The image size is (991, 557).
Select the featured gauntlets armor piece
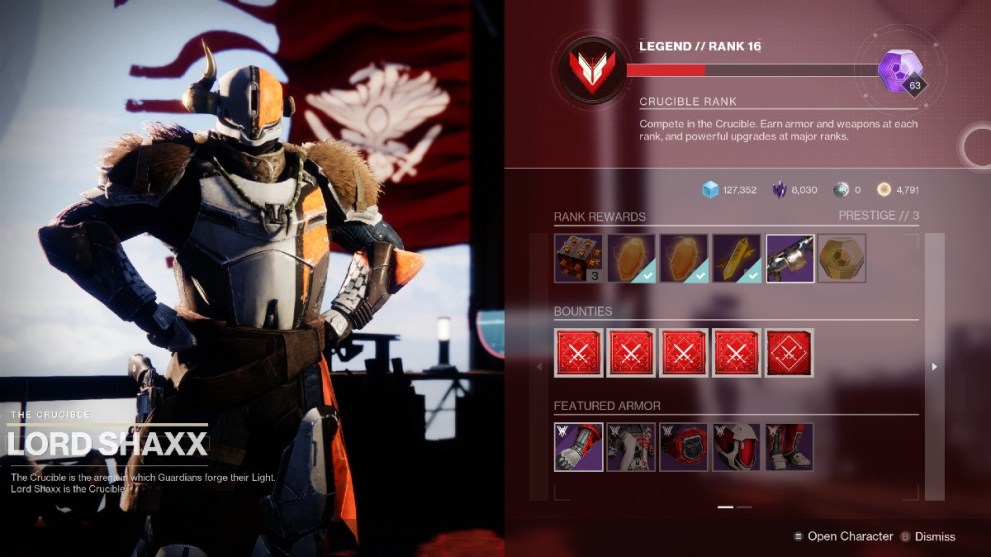click(x=579, y=447)
